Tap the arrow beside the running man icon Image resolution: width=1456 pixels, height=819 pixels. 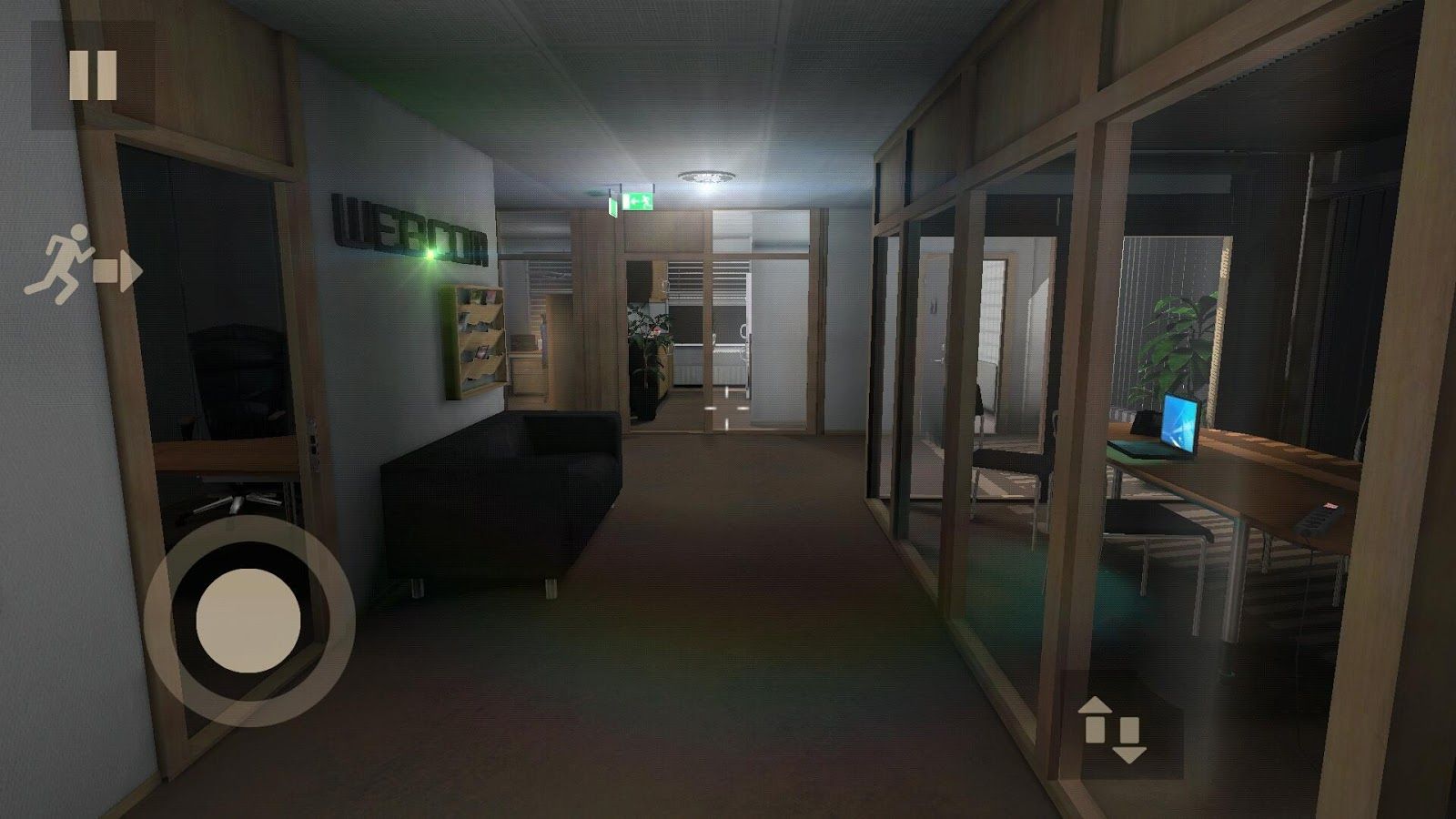click(x=117, y=268)
